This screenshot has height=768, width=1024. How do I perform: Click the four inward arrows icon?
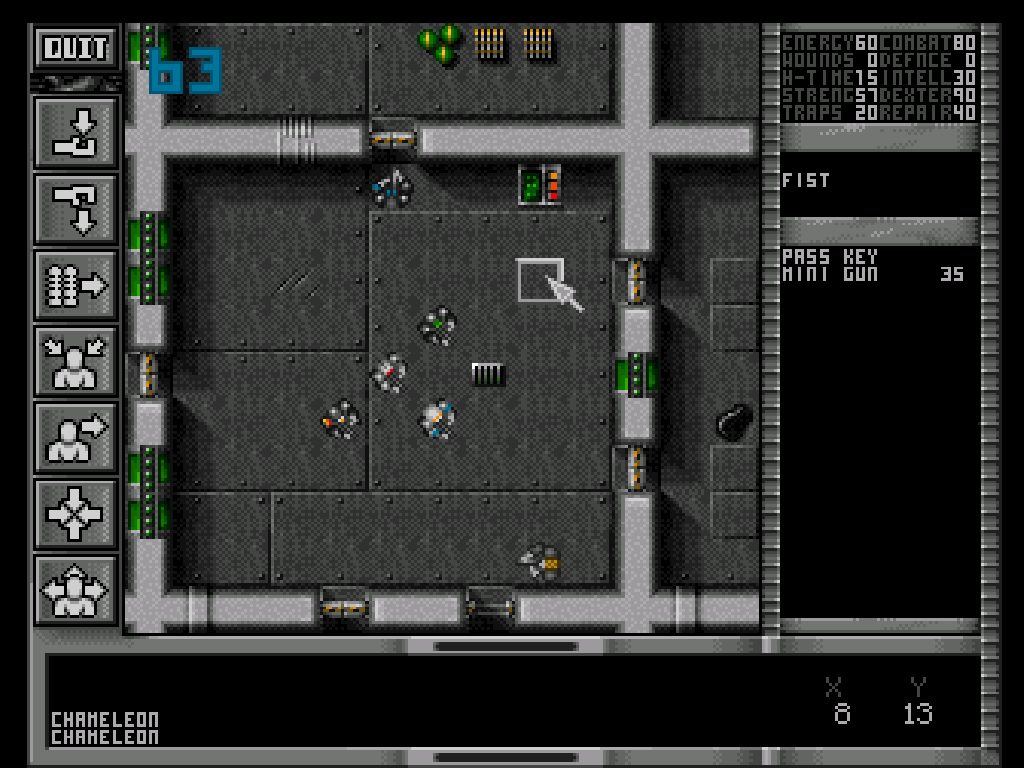pyautogui.click(x=76, y=514)
